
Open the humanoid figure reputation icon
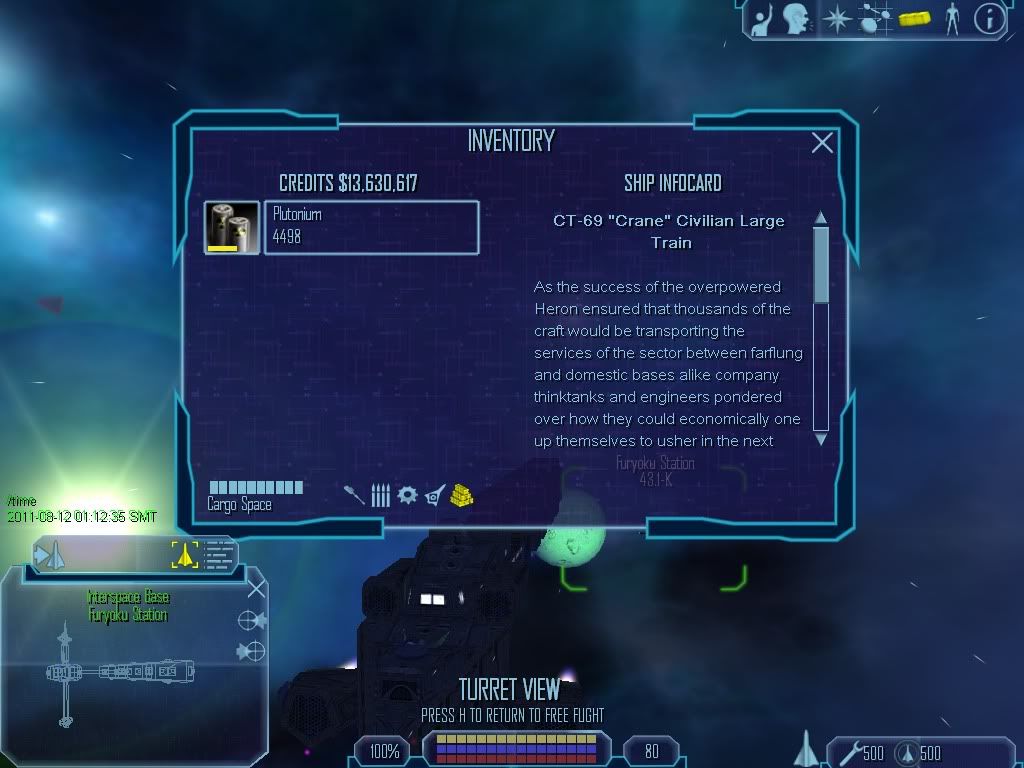click(x=951, y=18)
